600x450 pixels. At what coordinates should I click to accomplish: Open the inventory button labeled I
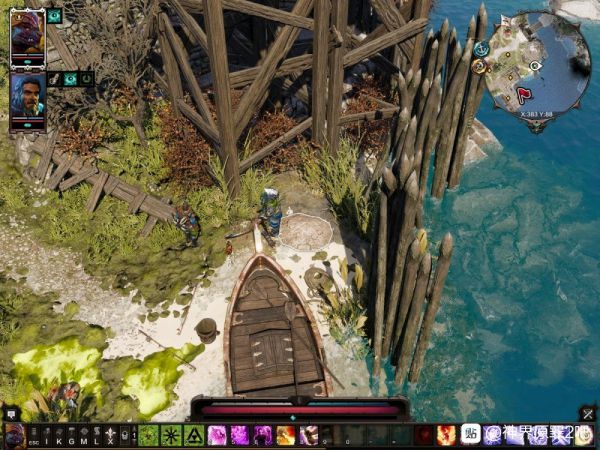tap(46, 436)
